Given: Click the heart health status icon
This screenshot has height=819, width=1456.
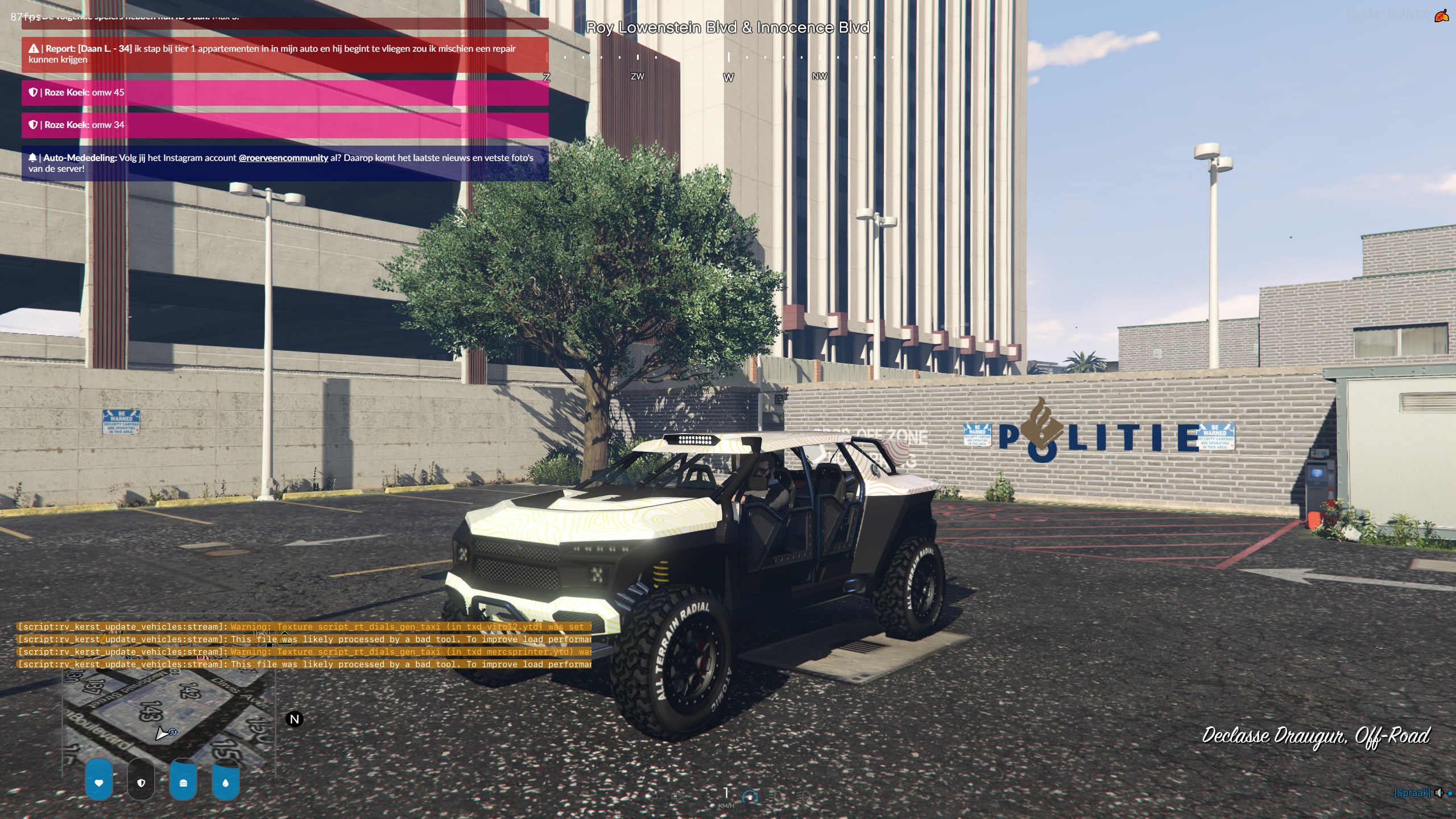Looking at the screenshot, I should coord(99,783).
